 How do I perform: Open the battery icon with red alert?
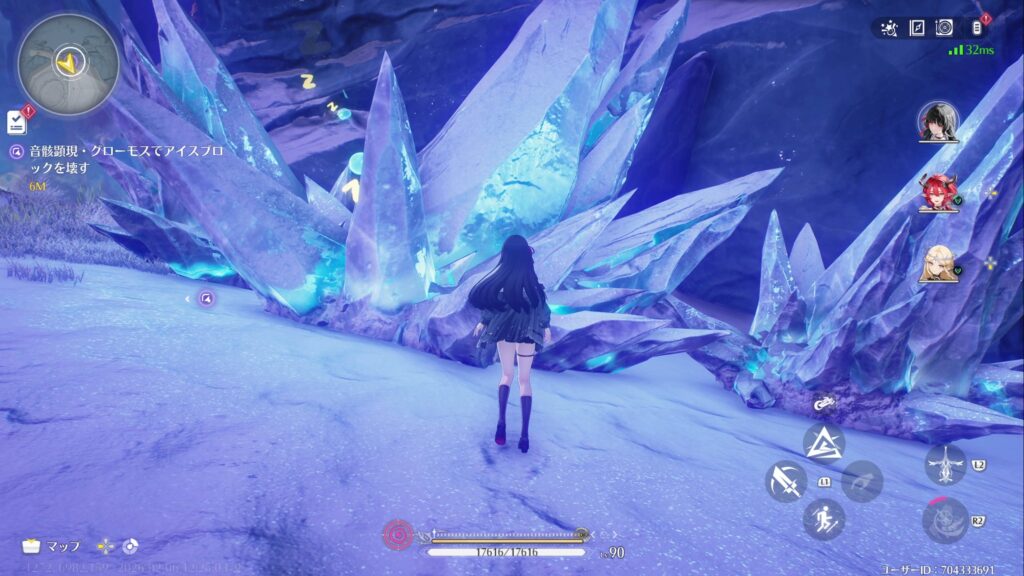(977, 28)
